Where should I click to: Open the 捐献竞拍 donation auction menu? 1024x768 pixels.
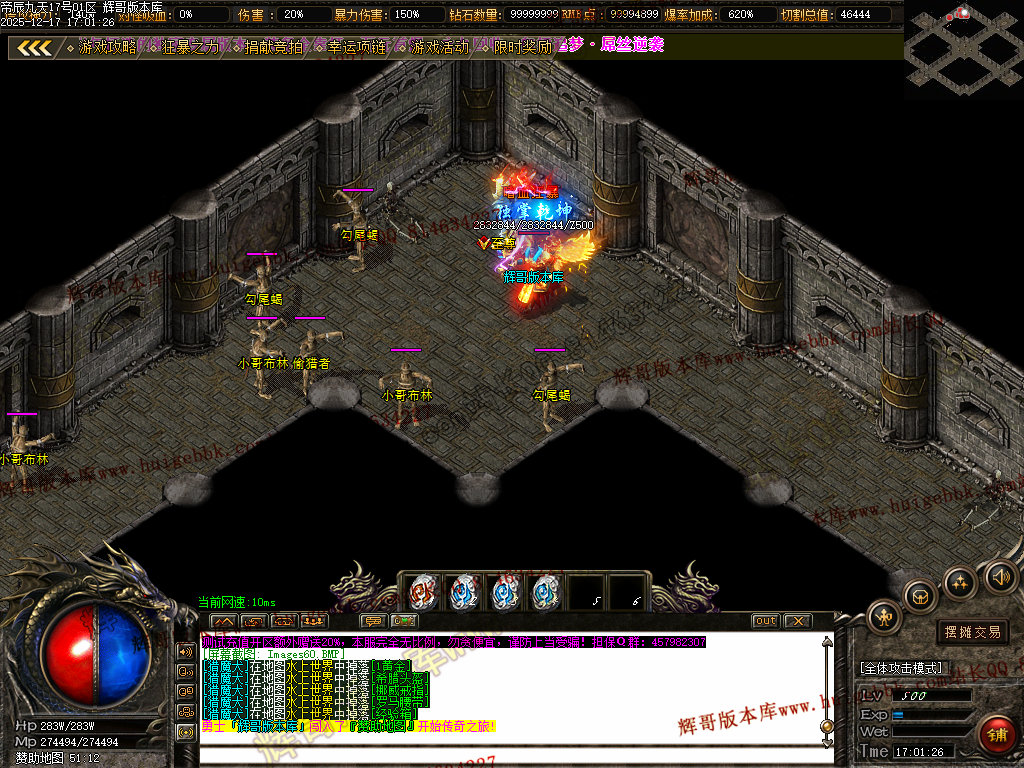pos(273,47)
